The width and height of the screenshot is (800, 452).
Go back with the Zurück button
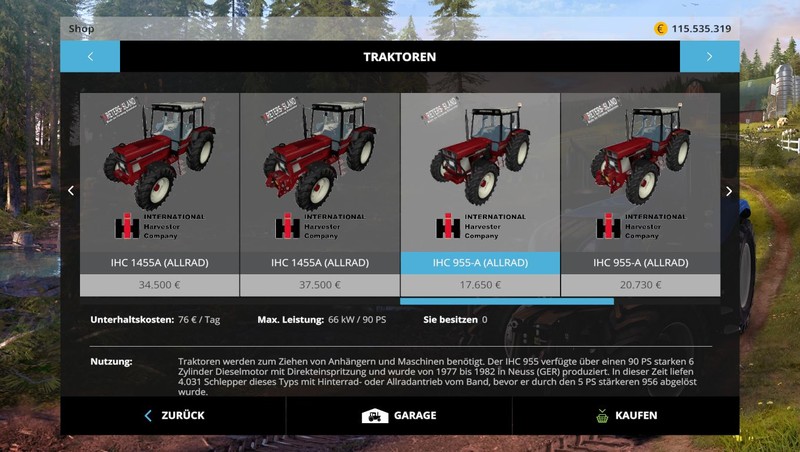click(173, 415)
